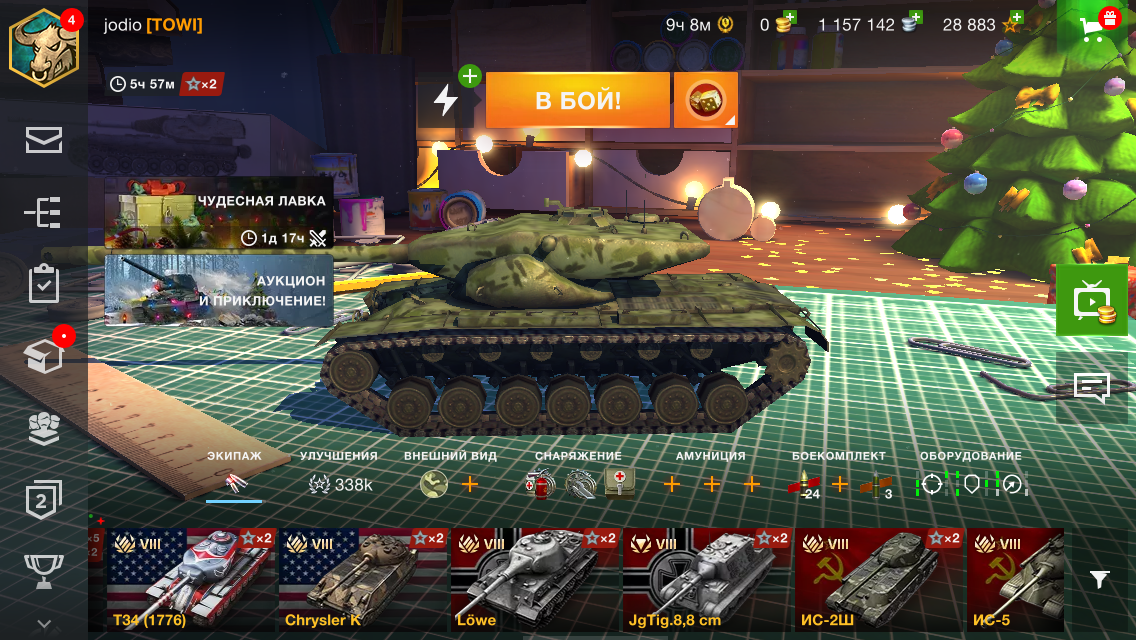Start battle with the В БОЙ! button
This screenshot has height=640, width=1136.
(577, 100)
